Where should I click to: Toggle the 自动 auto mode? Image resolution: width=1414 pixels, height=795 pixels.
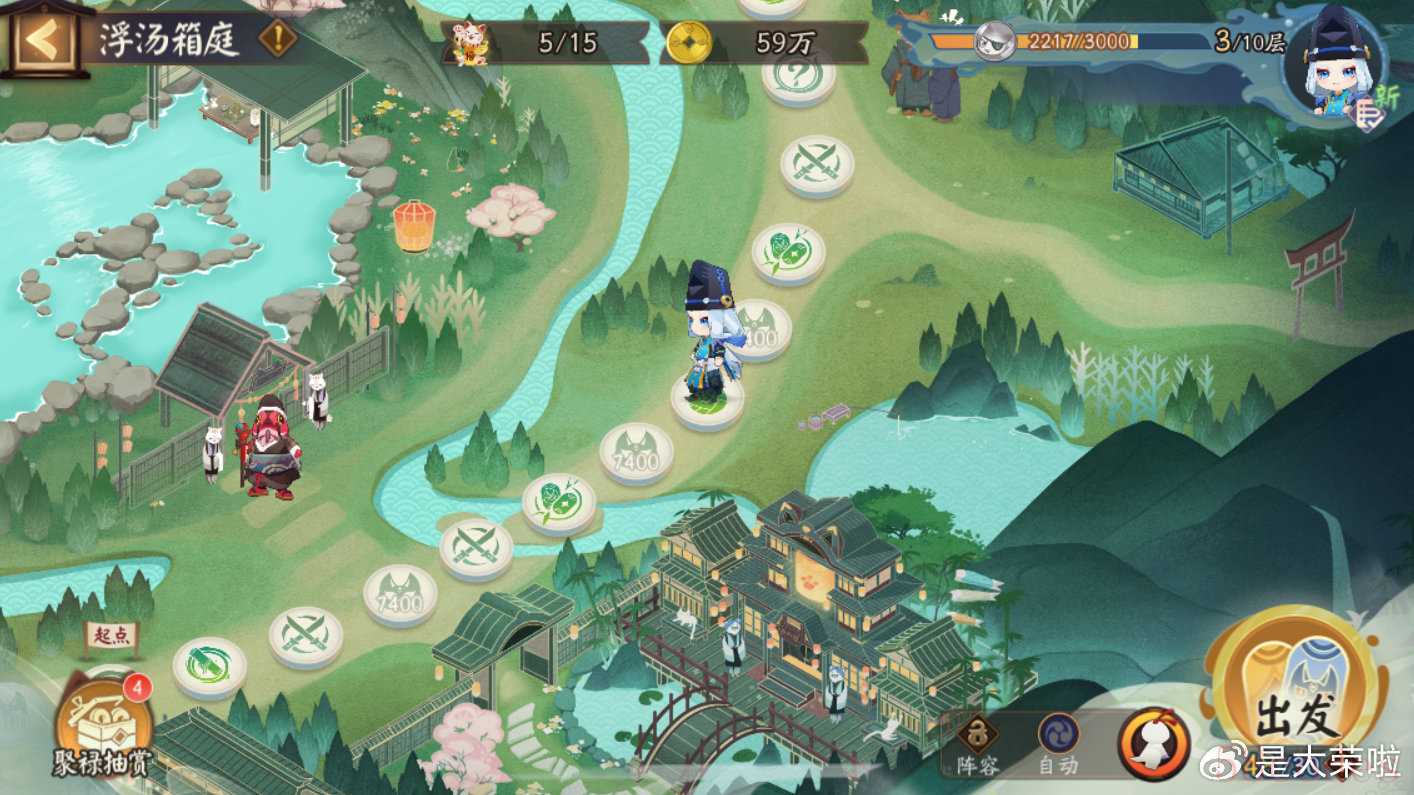pos(1058,745)
